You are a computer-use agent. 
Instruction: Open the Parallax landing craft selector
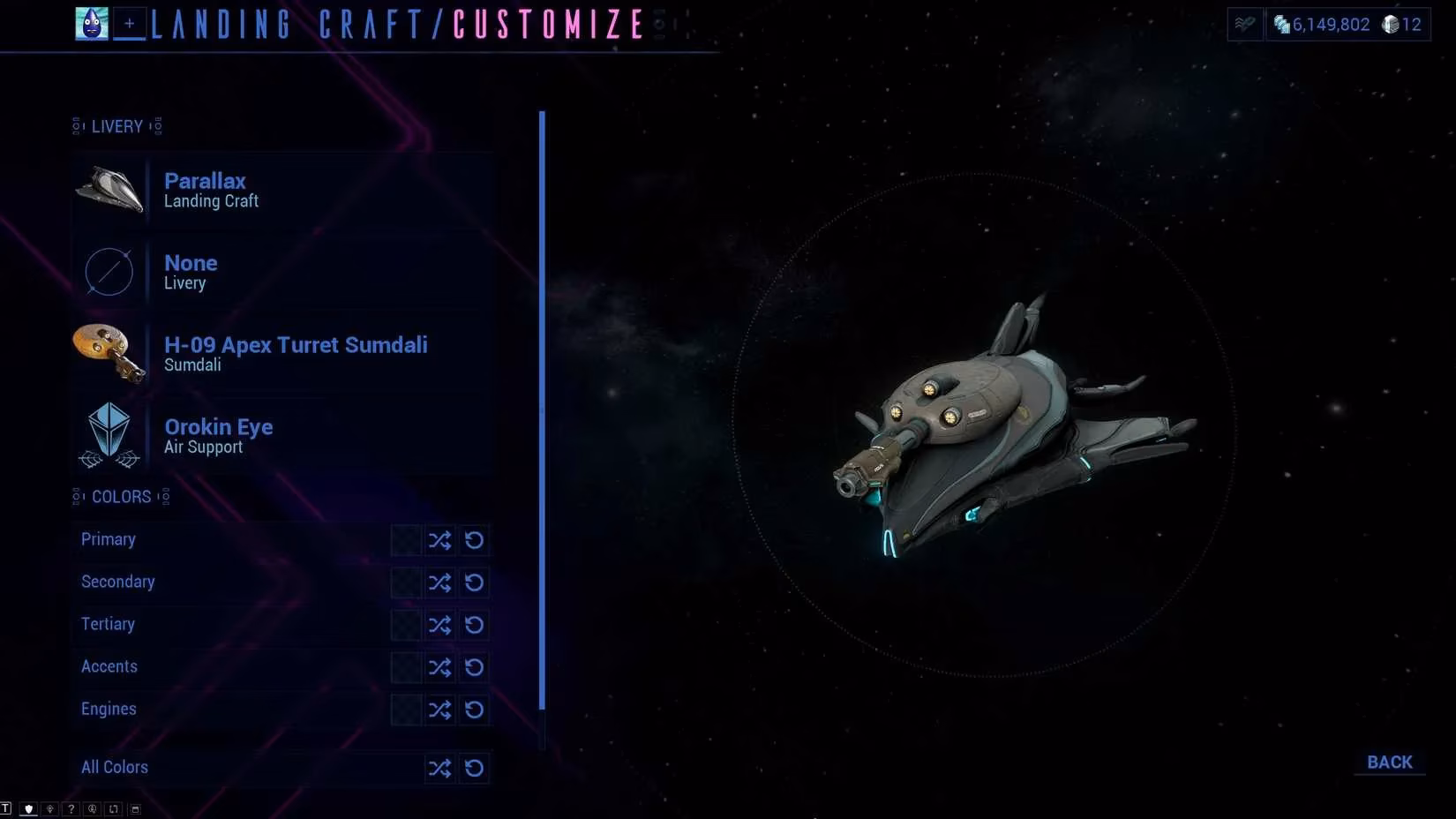click(110, 190)
